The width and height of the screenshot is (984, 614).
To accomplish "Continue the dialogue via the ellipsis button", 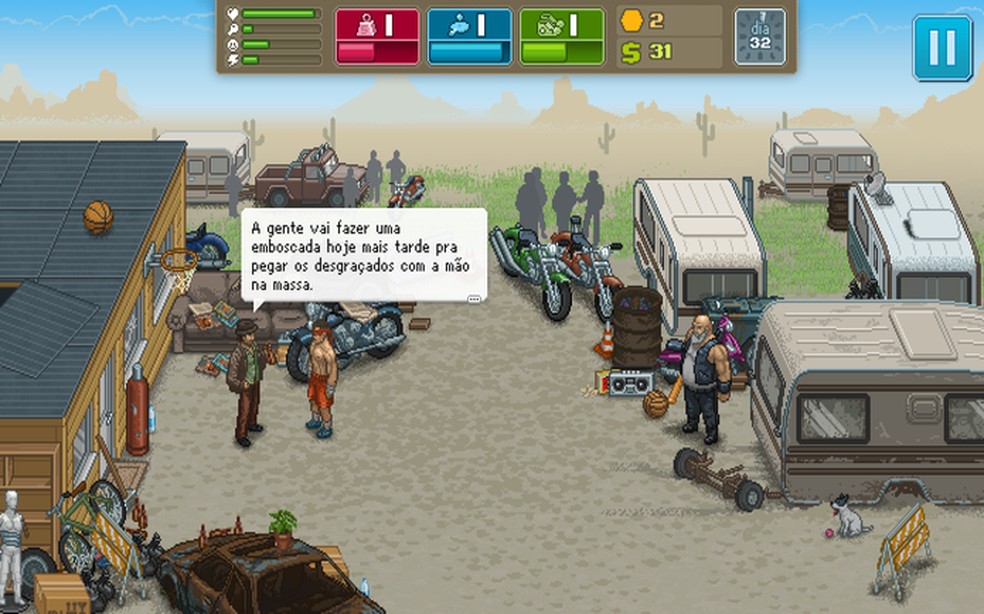I will [475, 297].
